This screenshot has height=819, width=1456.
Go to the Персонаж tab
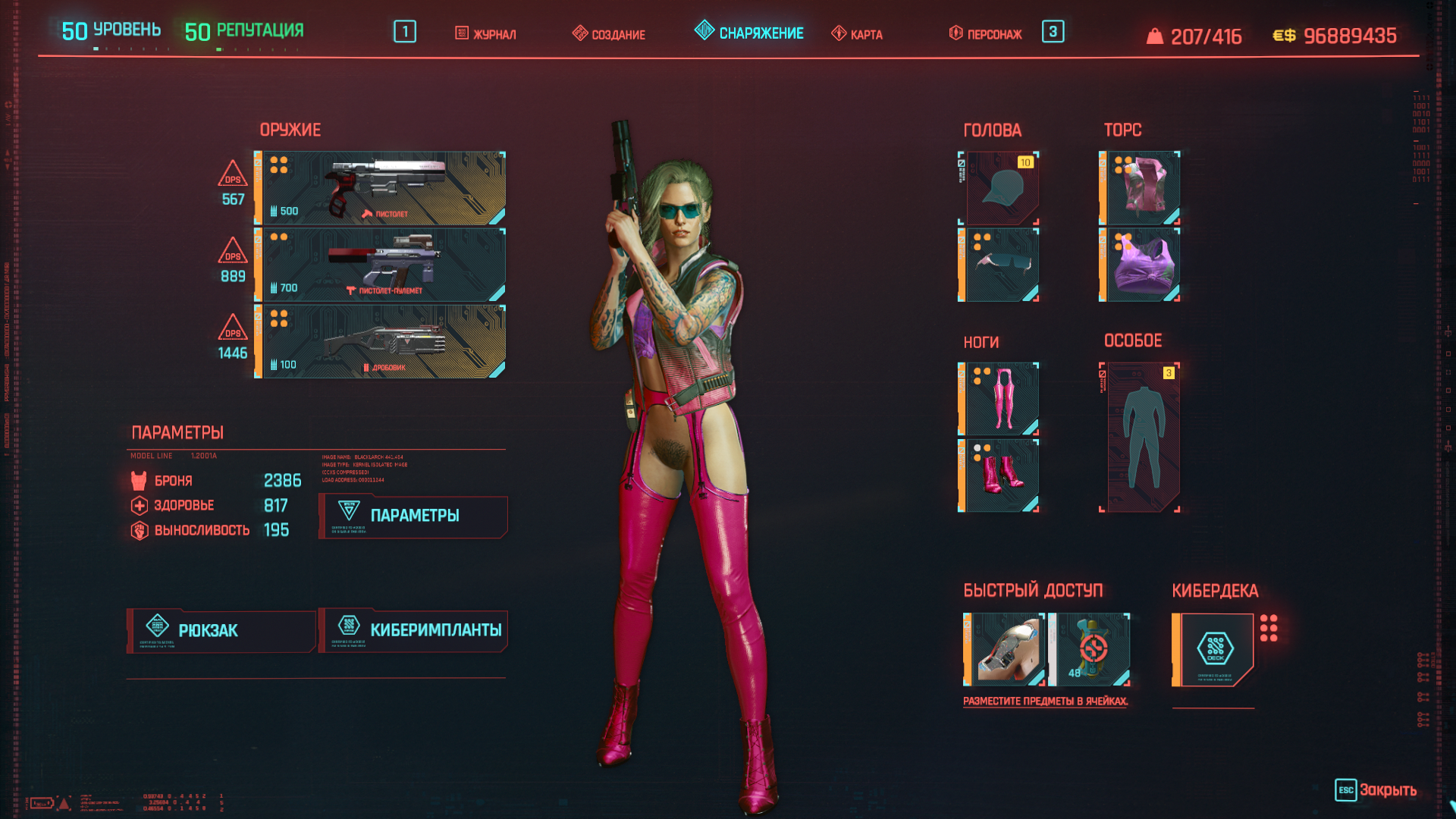click(x=986, y=34)
